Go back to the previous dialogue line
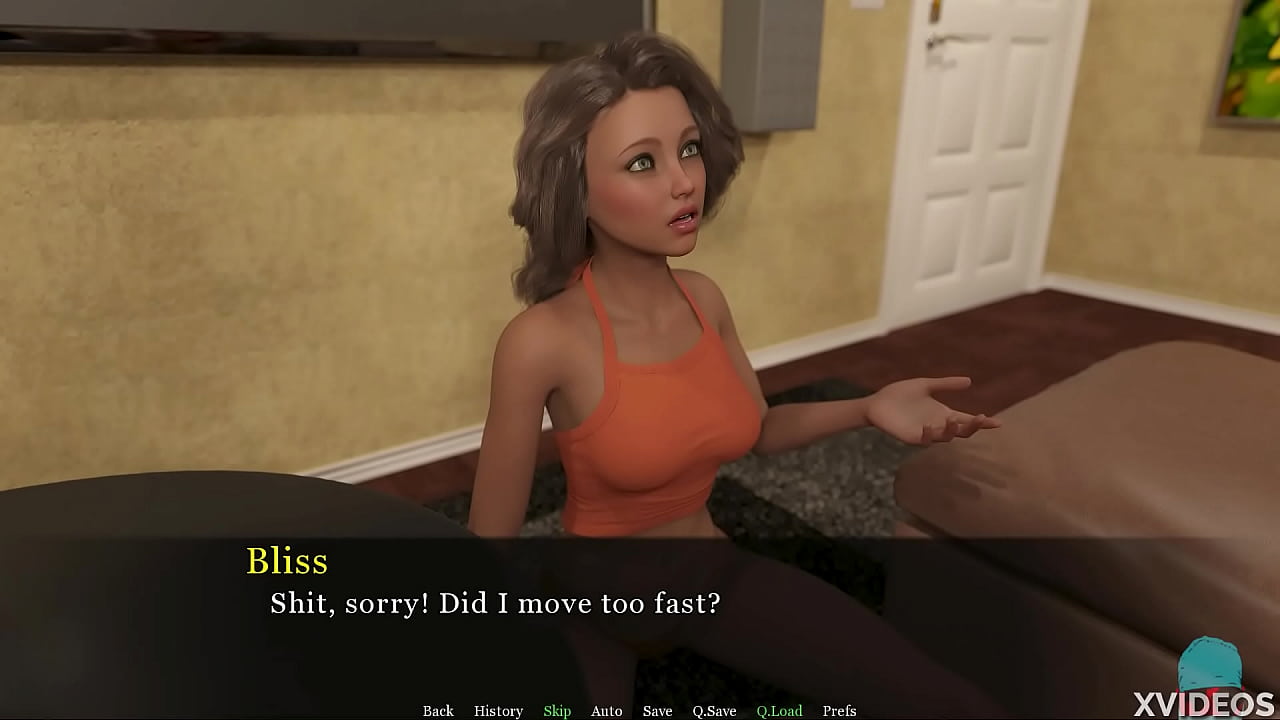The image size is (1280, 720). 438,711
